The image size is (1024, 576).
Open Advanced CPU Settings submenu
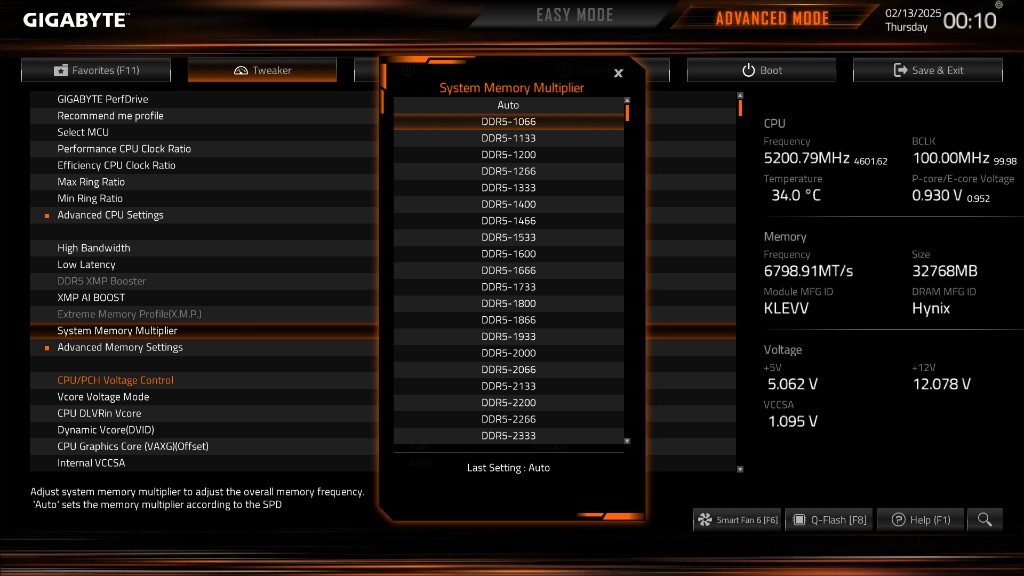[110, 215]
